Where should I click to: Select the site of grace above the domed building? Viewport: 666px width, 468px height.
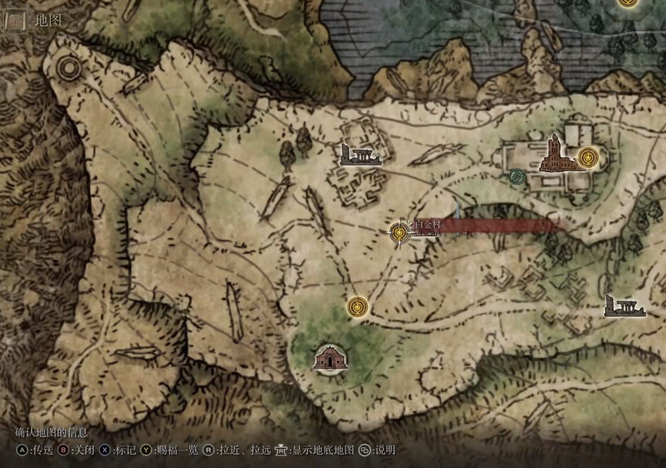coord(357,305)
